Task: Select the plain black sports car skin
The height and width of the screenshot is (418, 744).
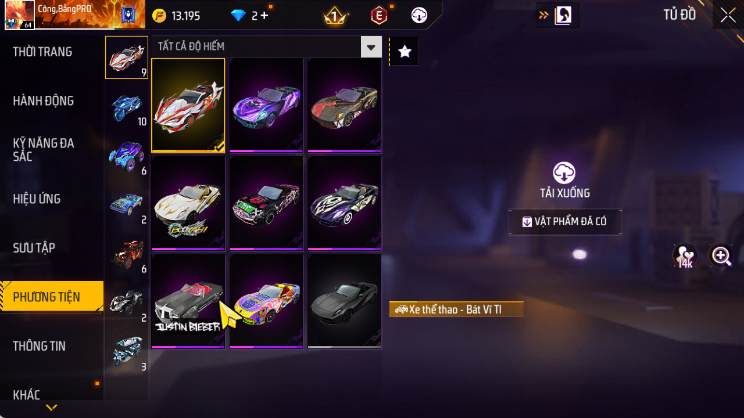Action: 345,301
